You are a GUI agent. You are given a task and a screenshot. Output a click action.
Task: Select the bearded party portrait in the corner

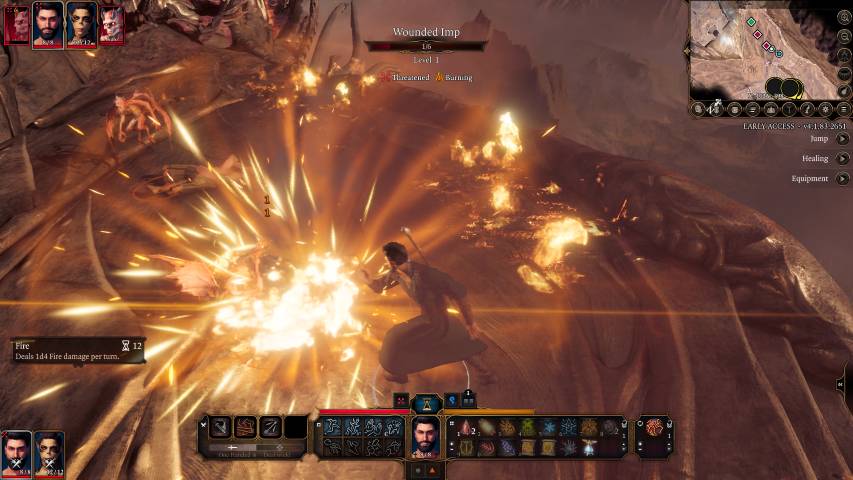click(17, 451)
